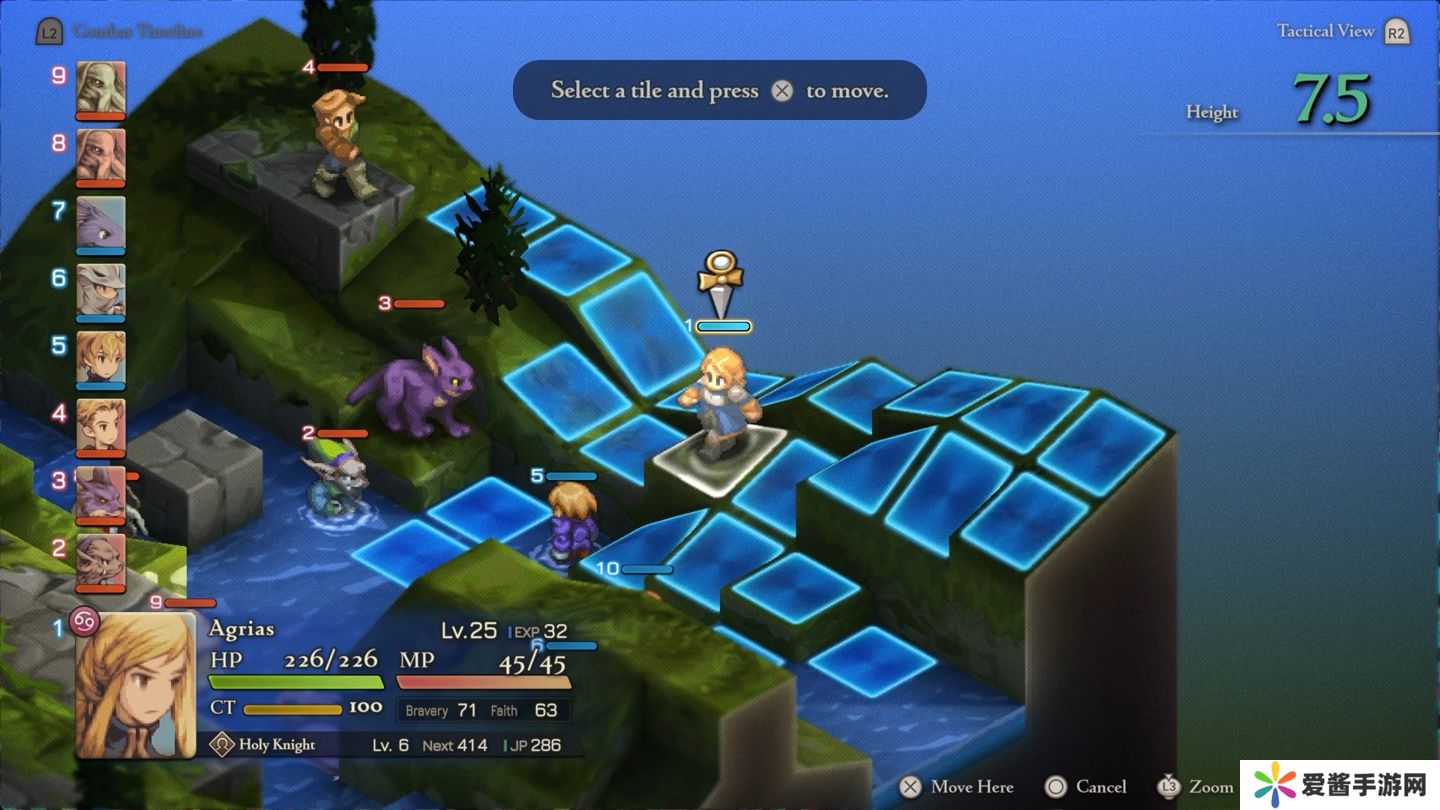This screenshot has width=1440, height=810.
Task: Select the white-hooded unit portrait numbered 6
Action: (x=101, y=290)
